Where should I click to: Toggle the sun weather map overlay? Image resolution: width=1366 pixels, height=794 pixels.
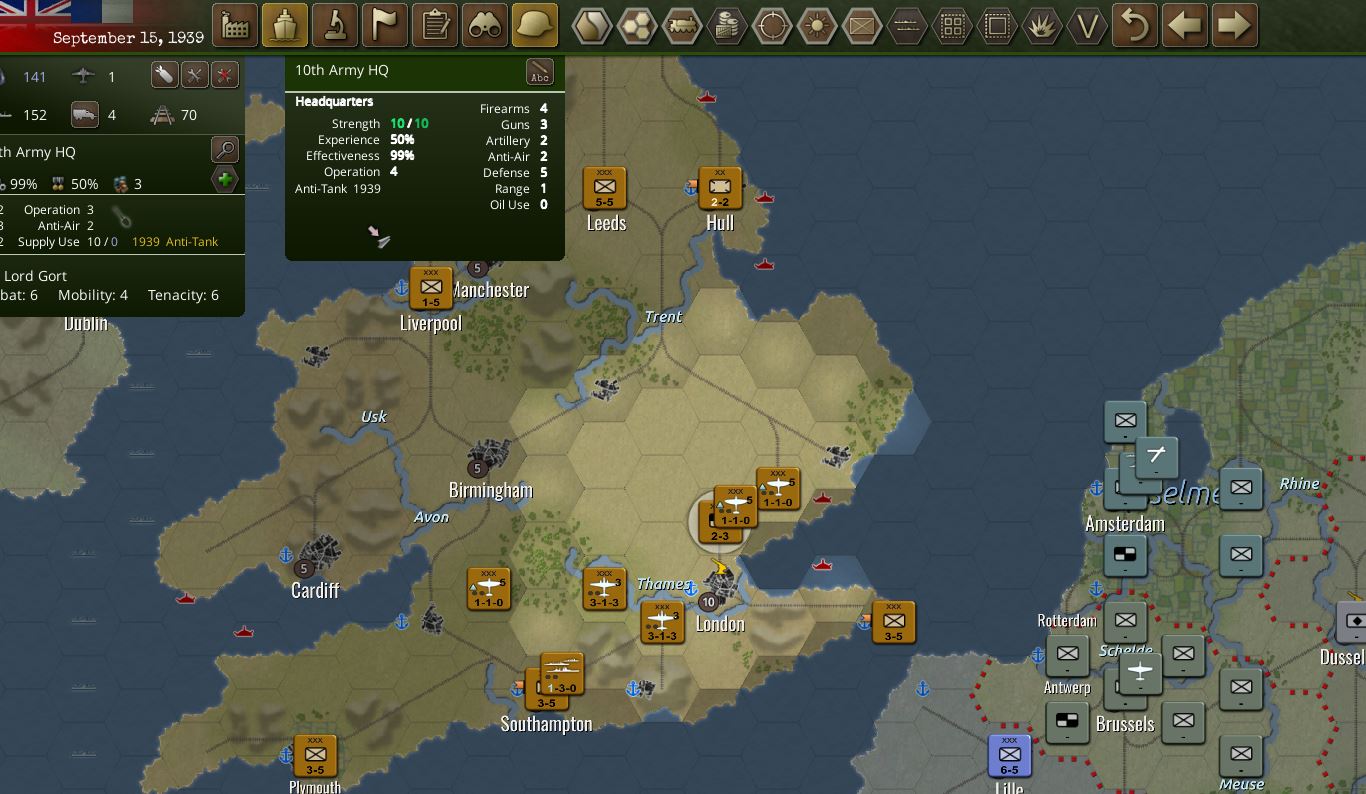coord(817,26)
